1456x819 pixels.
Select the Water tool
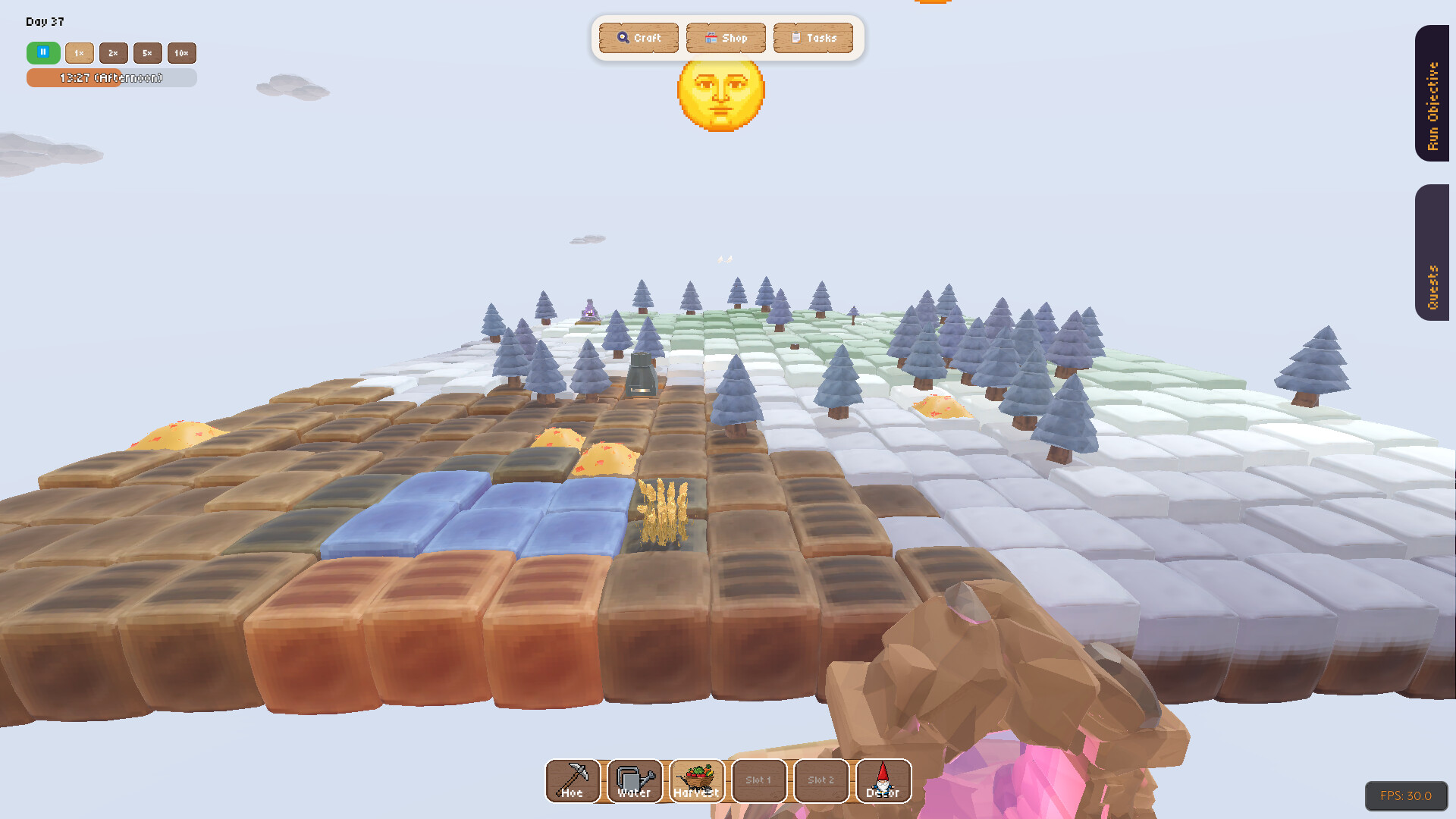633,781
